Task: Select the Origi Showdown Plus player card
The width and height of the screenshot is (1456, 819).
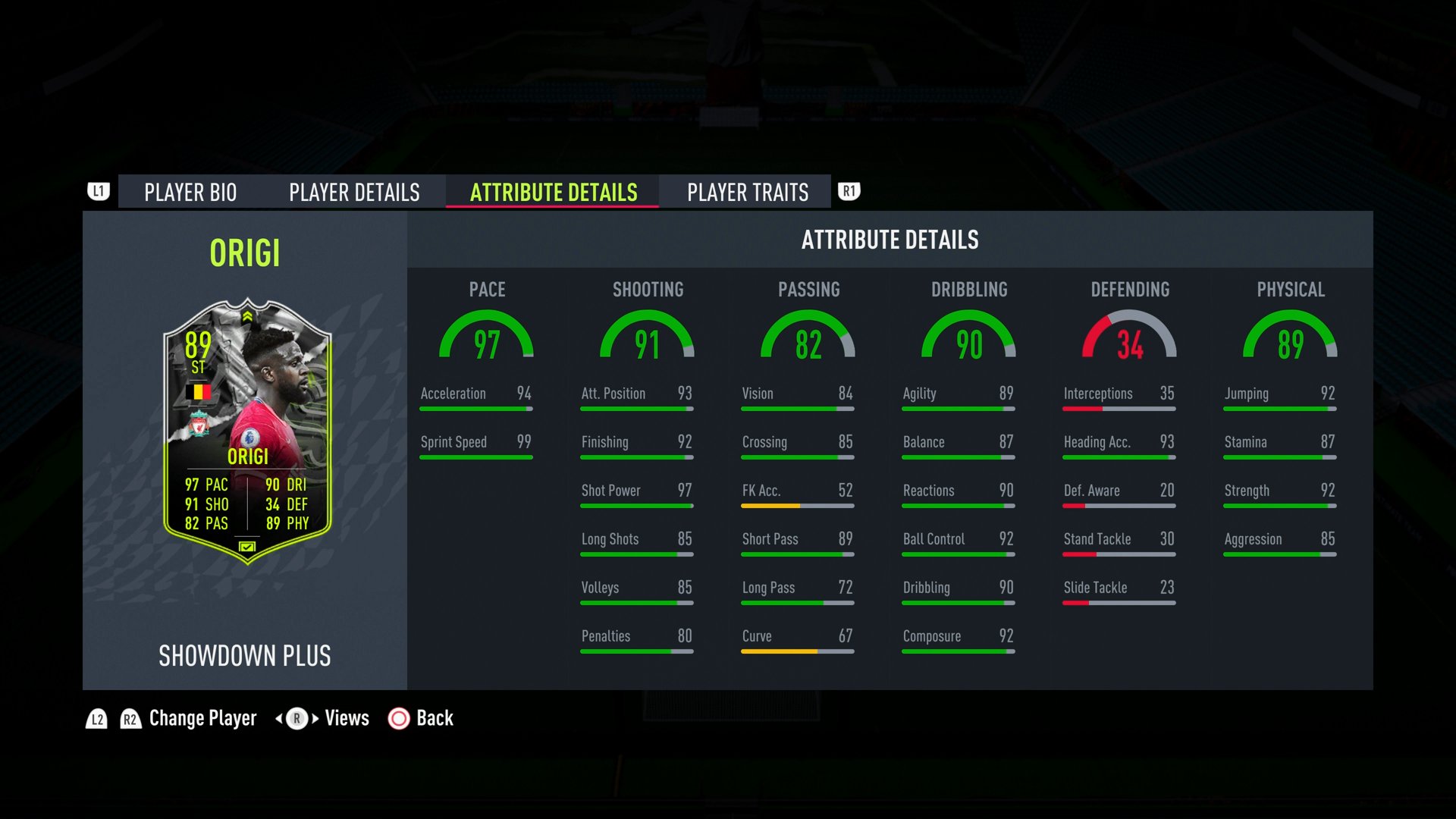Action: 247,431
